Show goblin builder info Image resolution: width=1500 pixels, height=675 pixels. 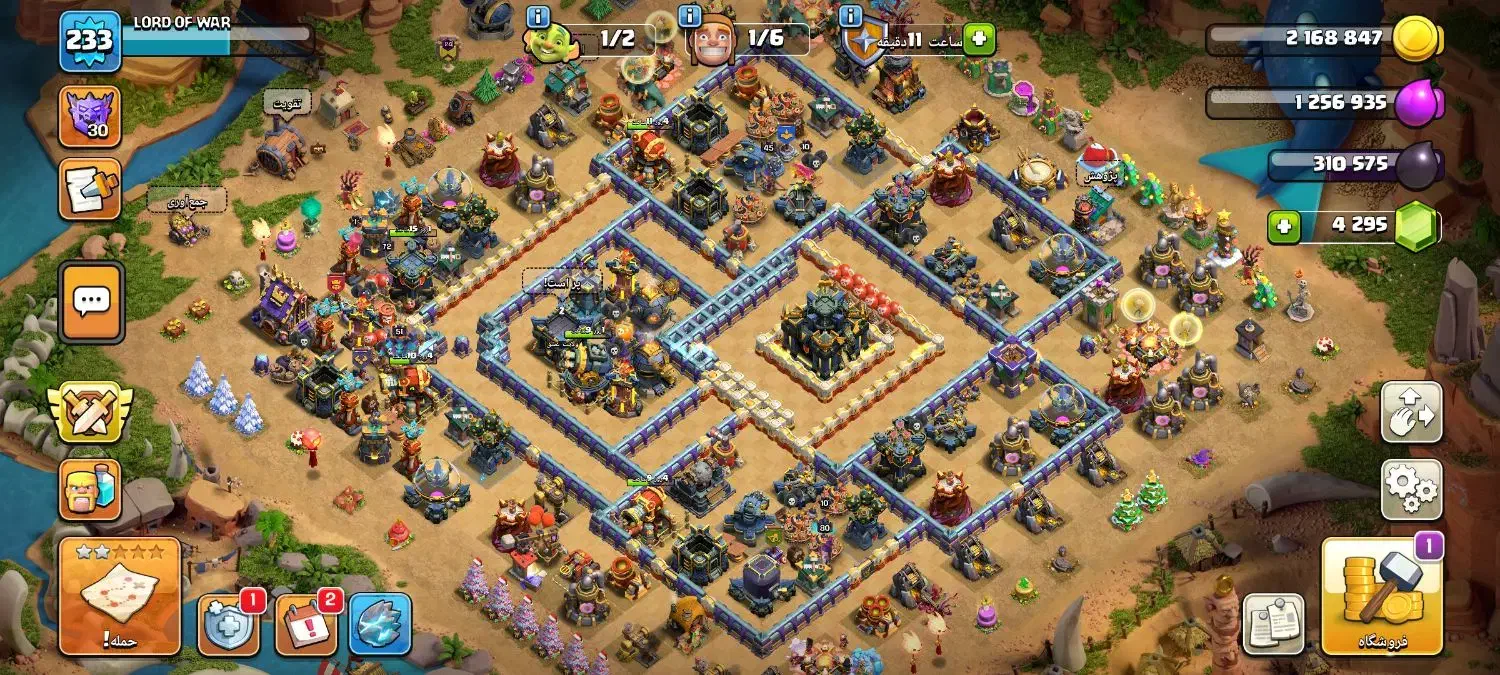coord(538,16)
